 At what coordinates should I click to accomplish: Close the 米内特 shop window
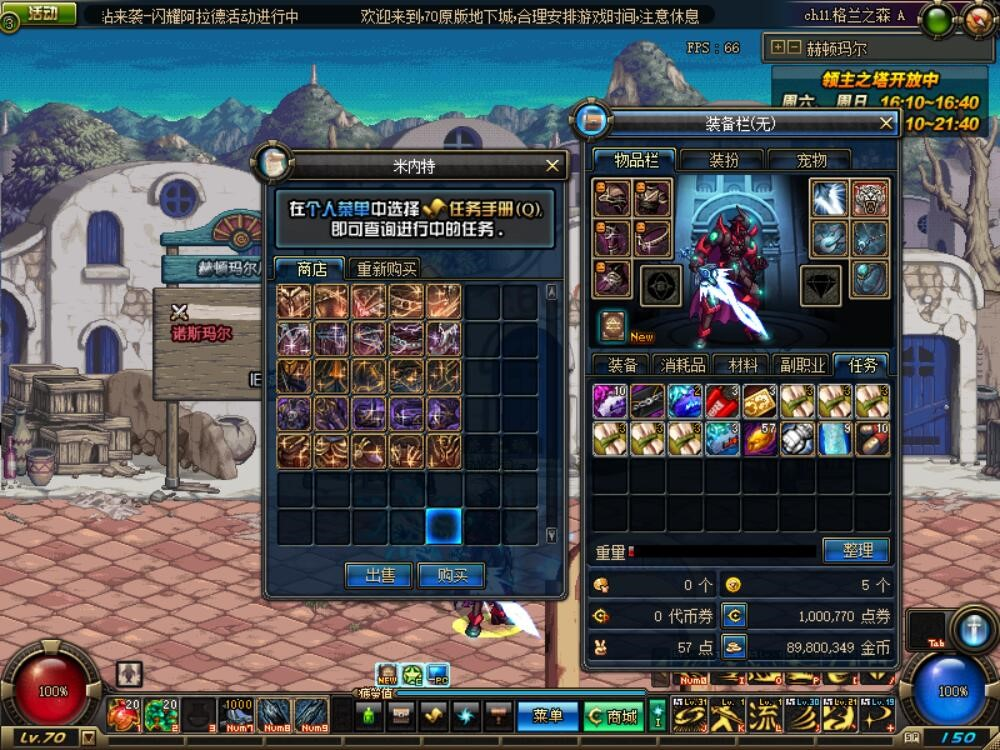553,166
